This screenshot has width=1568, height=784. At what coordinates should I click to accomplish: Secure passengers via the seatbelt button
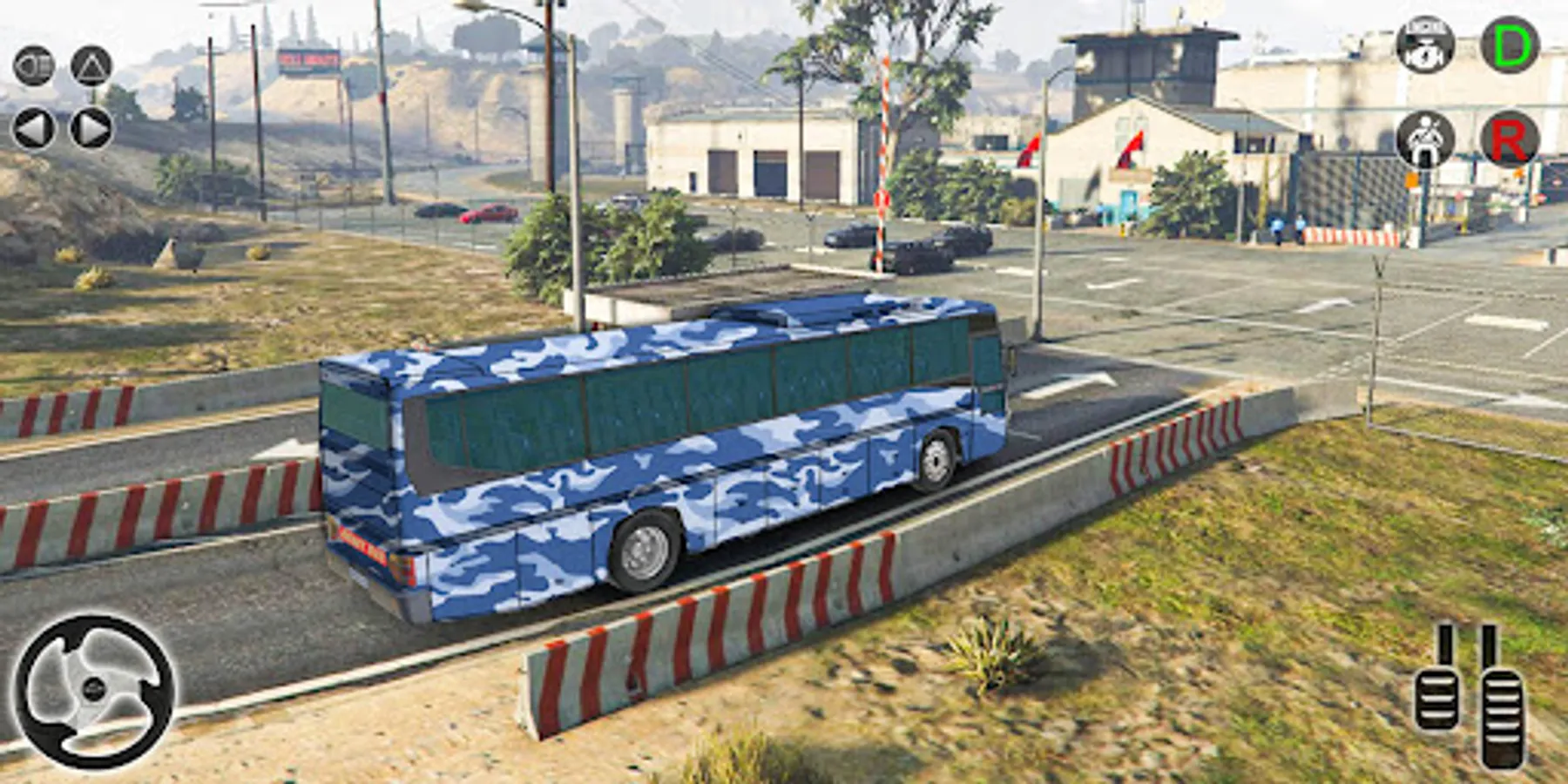point(1423,138)
